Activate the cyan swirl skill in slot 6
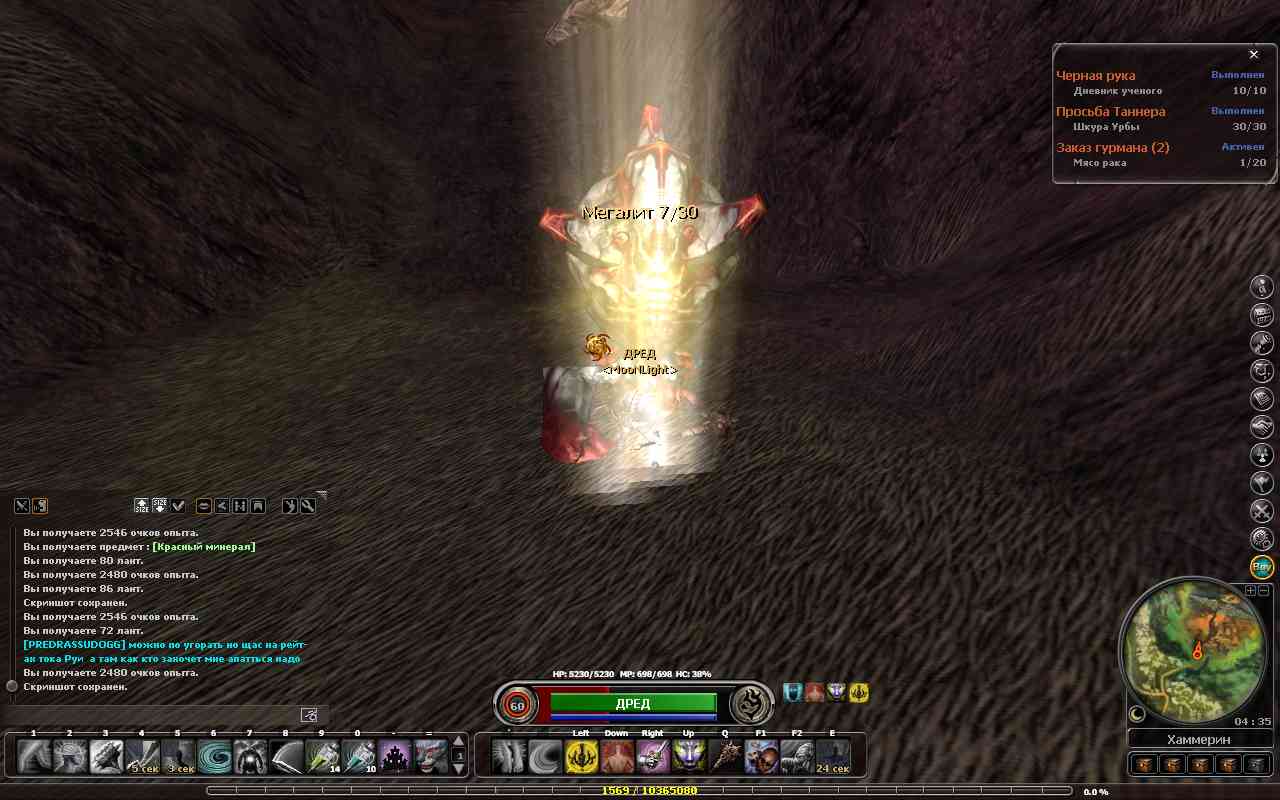1280x800 pixels. tap(214, 757)
